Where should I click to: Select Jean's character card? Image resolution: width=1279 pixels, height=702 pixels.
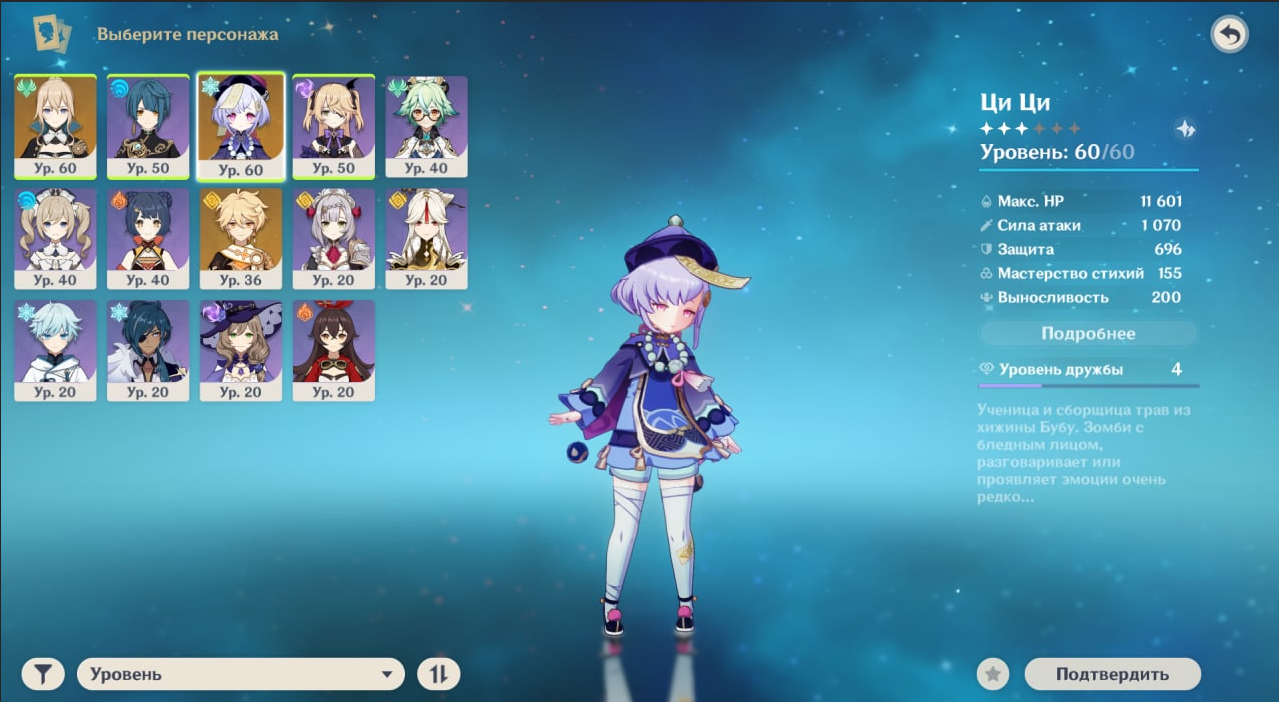click(x=56, y=125)
